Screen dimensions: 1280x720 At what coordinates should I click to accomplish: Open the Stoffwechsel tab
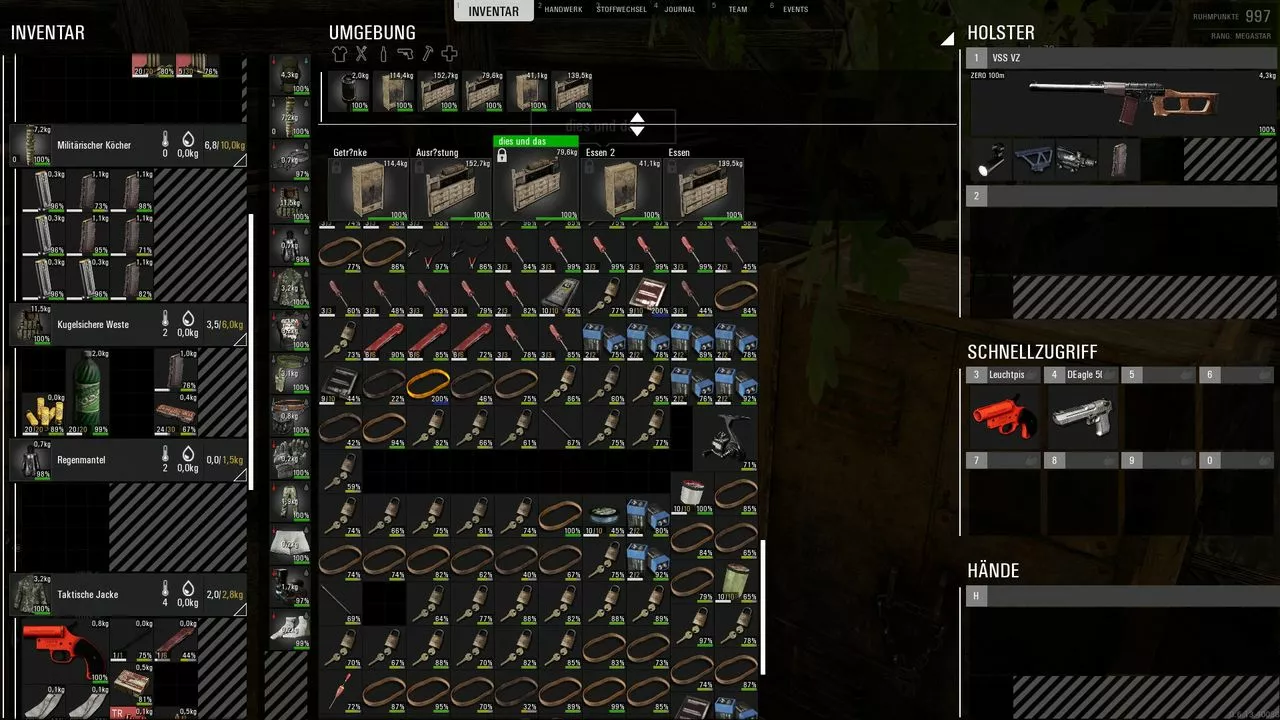pyautogui.click(x=622, y=10)
